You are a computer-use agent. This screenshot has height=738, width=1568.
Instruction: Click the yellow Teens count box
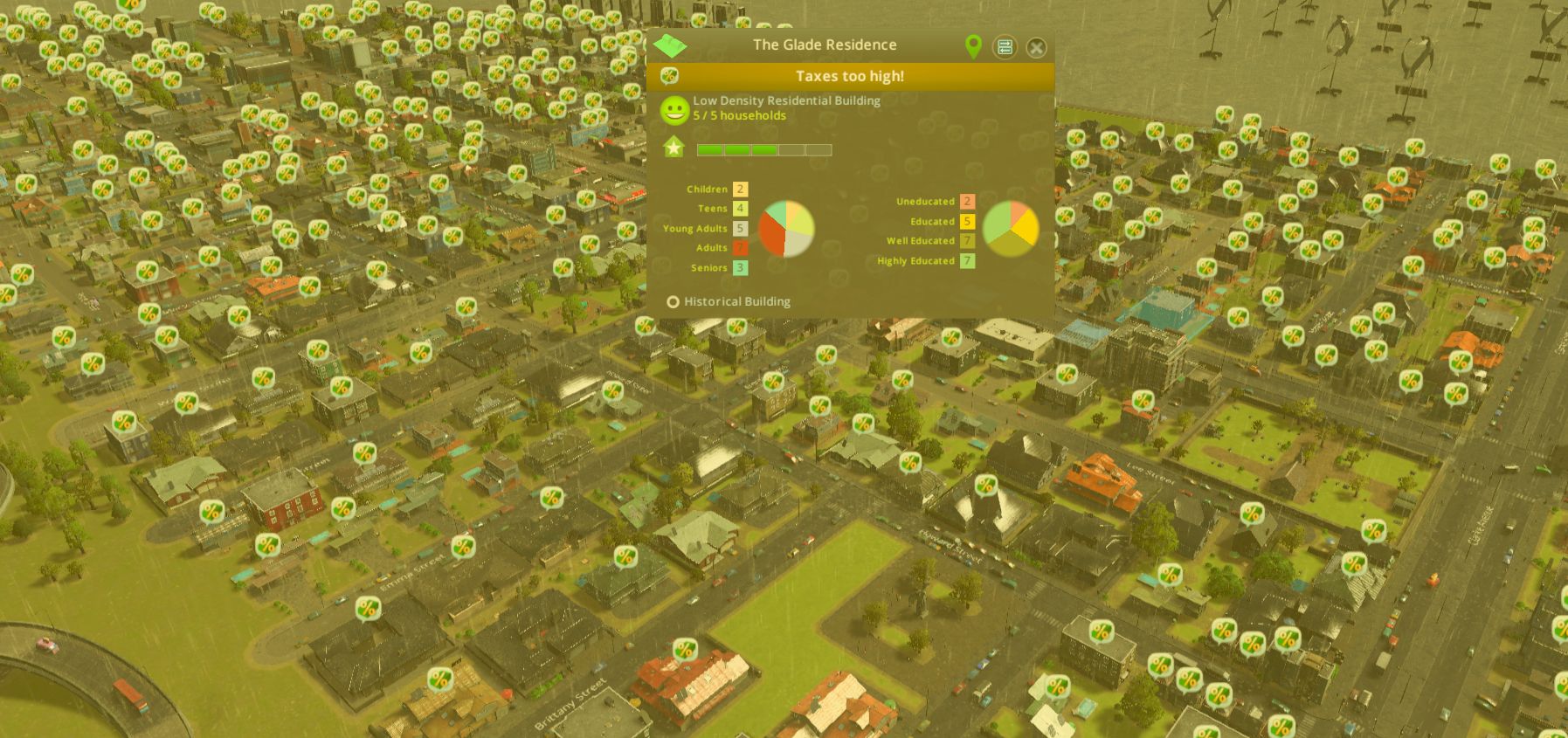click(739, 209)
